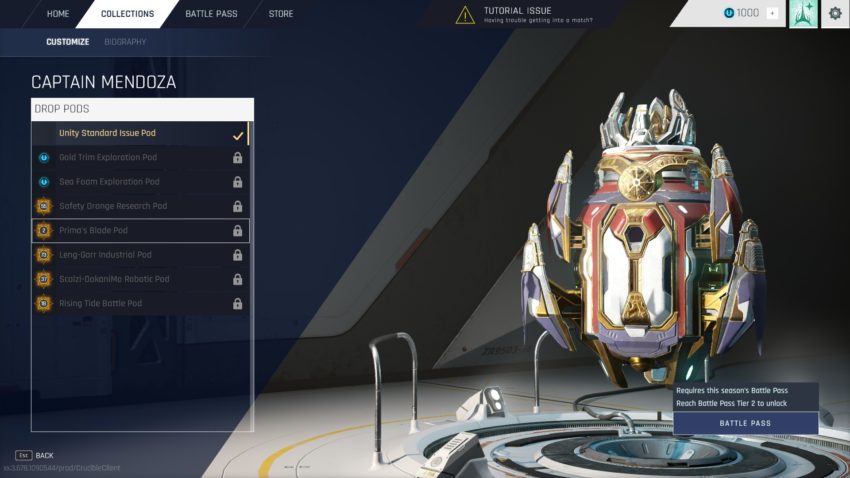Select the Customize sub-tab

(x=67, y=42)
